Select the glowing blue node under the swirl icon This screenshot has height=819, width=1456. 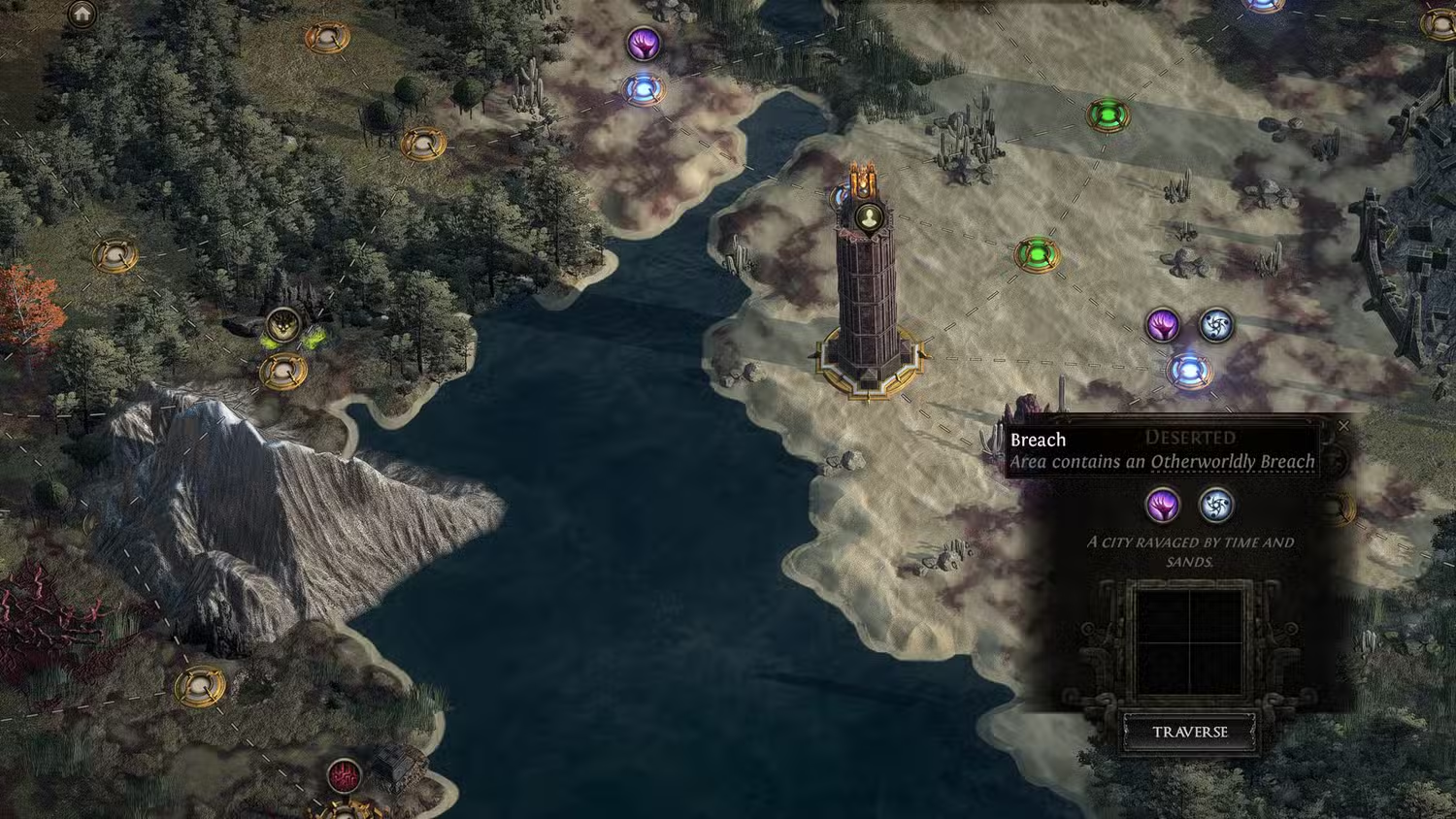pos(1187,371)
